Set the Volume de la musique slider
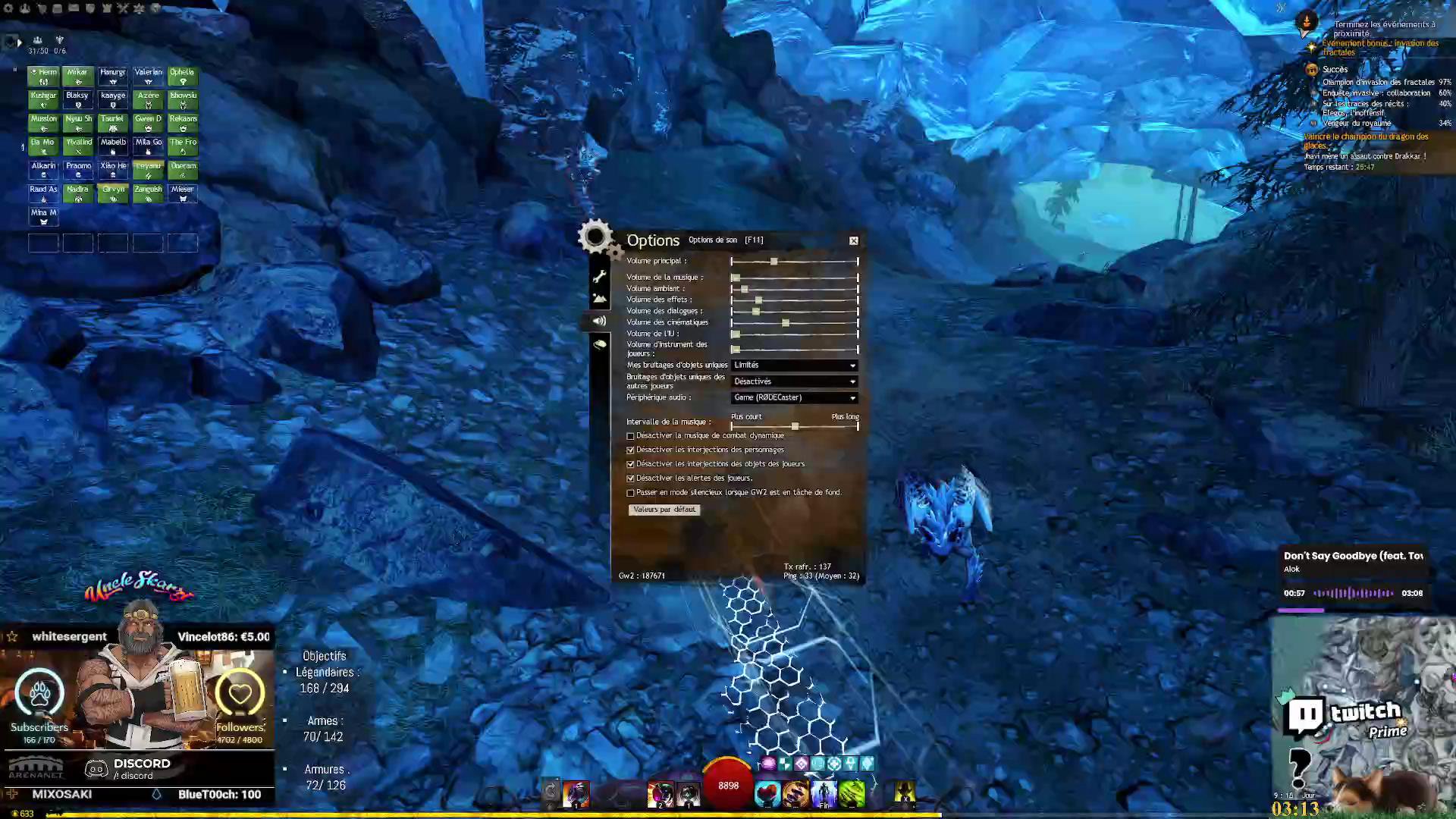This screenshot has height=819, width=1456. (x=736, y=278)
